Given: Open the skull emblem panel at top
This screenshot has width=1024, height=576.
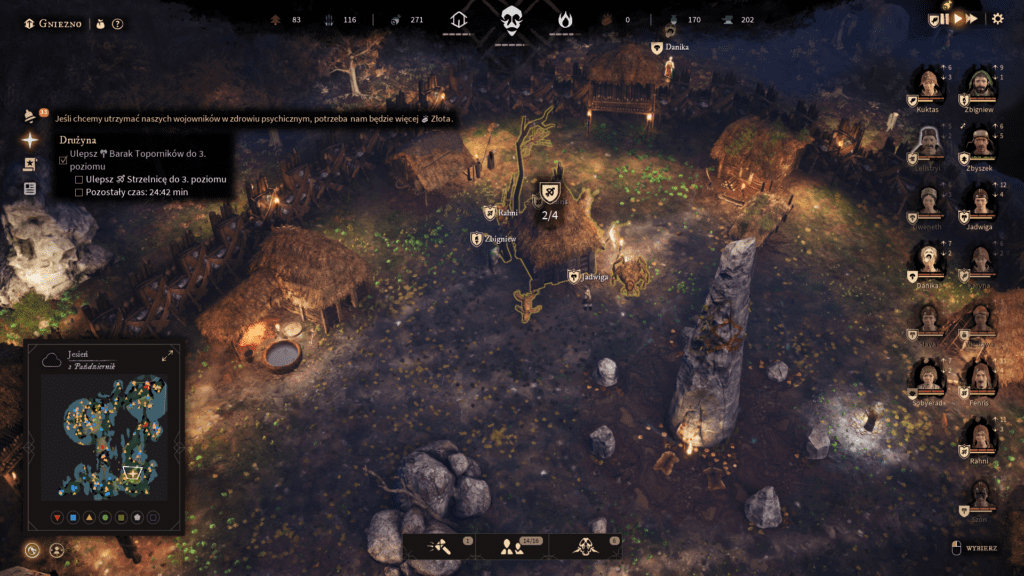Looking at the screenshot, I should (x=512, y=19).
